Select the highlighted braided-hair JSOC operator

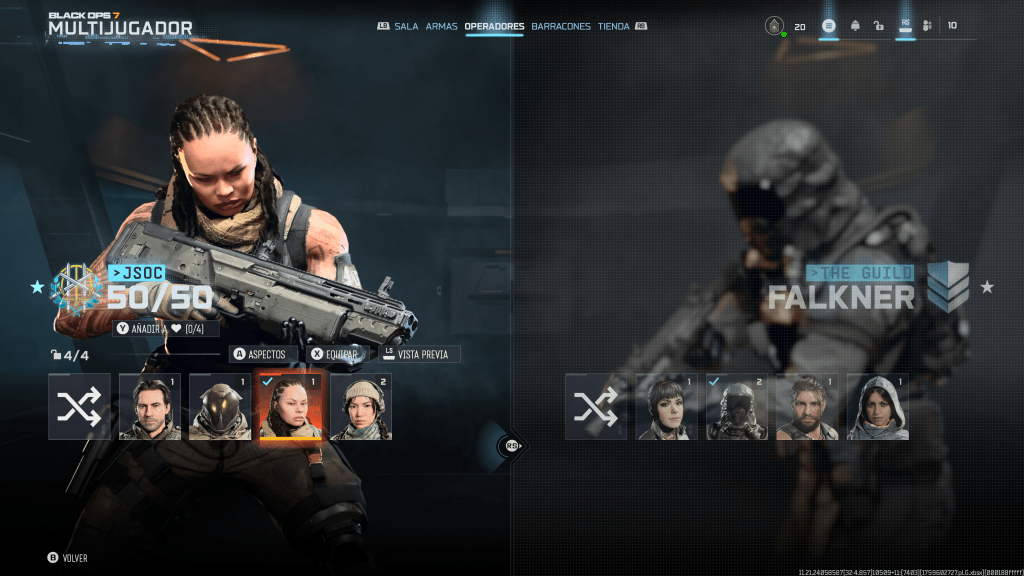pyautogui.click(x=290, y=407)
